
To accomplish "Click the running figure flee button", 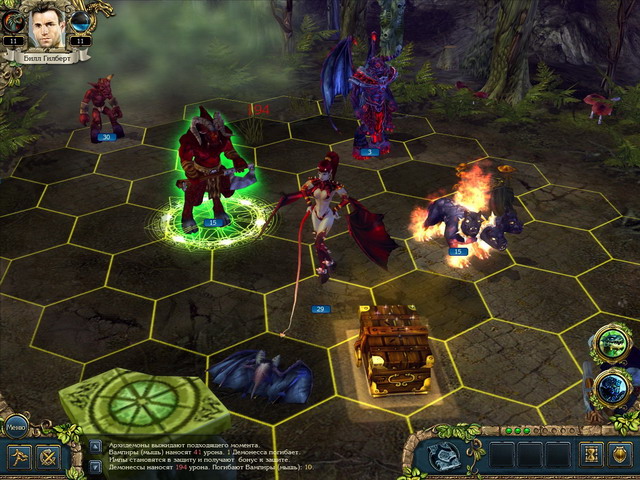I will click(19, 458).
